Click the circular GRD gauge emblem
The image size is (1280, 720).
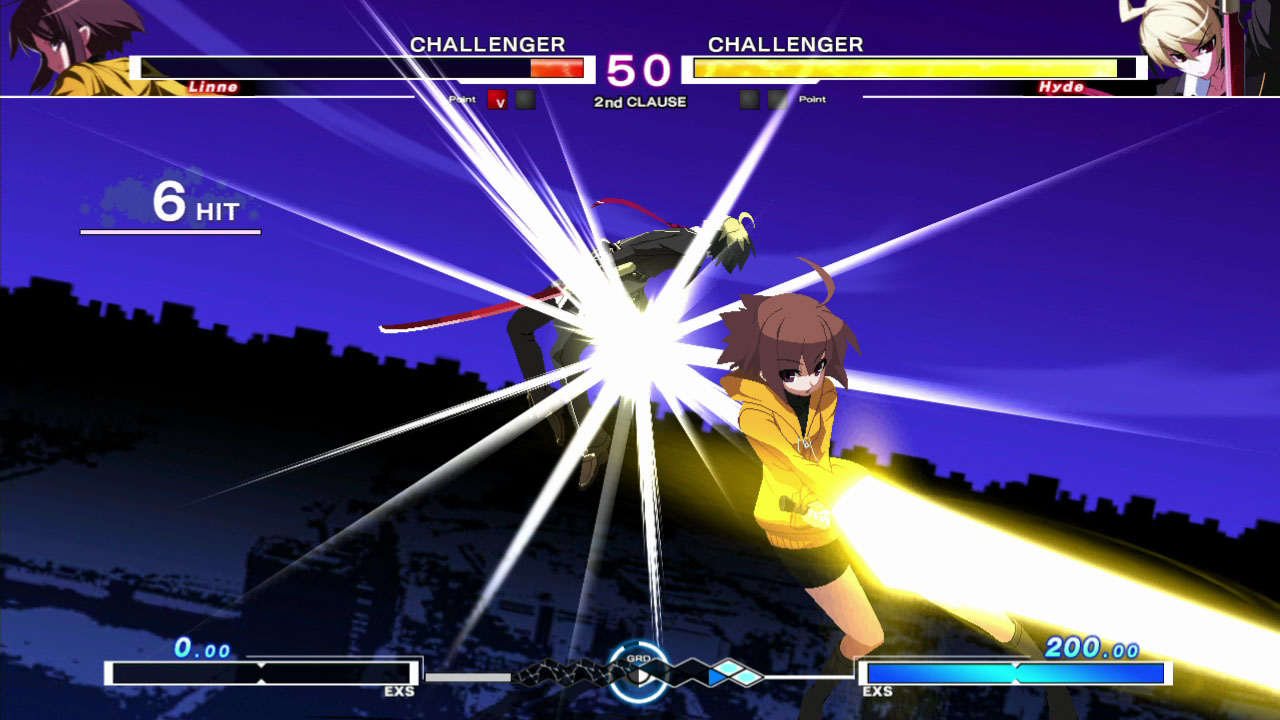(x=639, y=672)
